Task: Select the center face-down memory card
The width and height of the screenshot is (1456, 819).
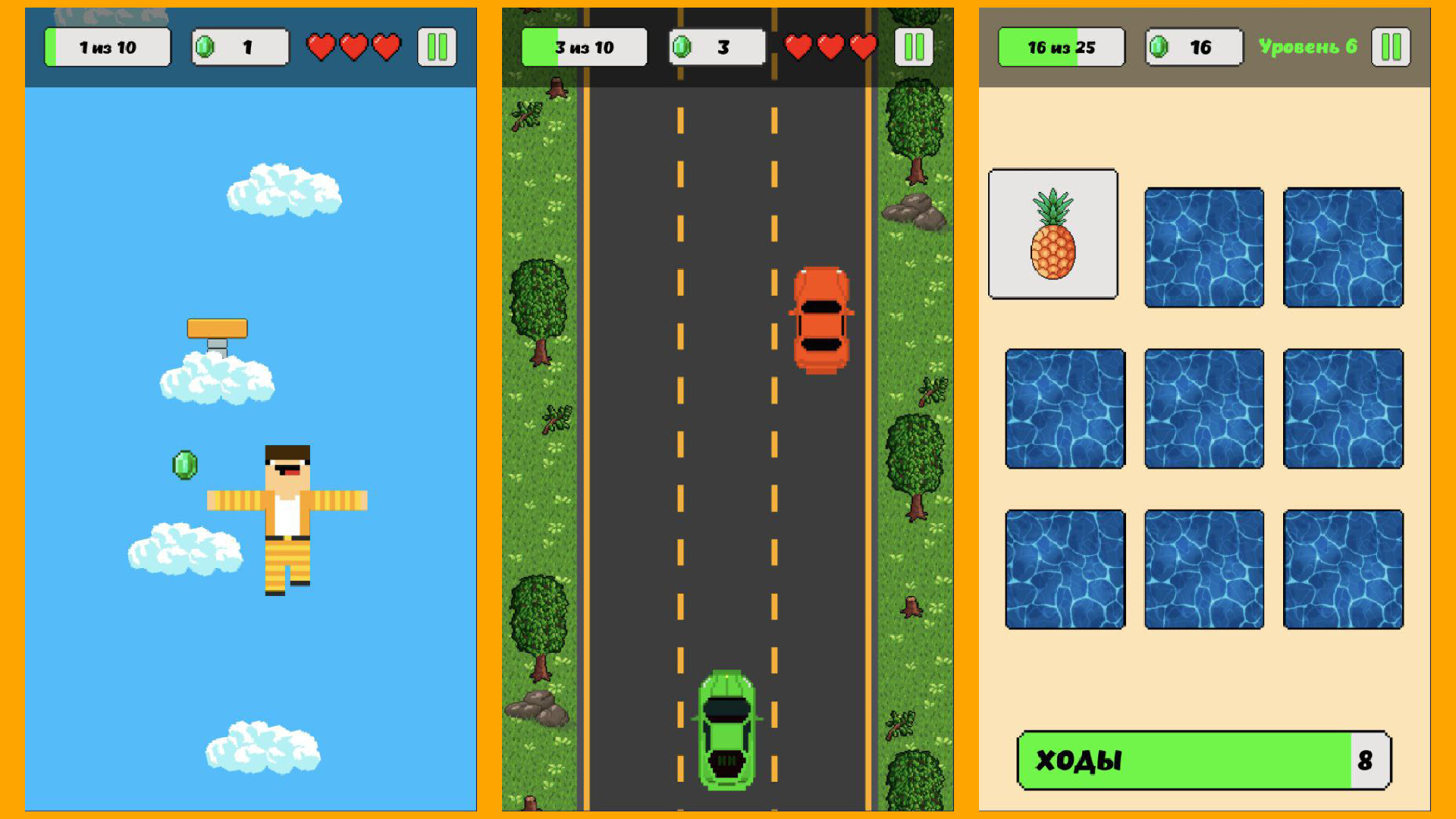Action: tap(1203, 409)
